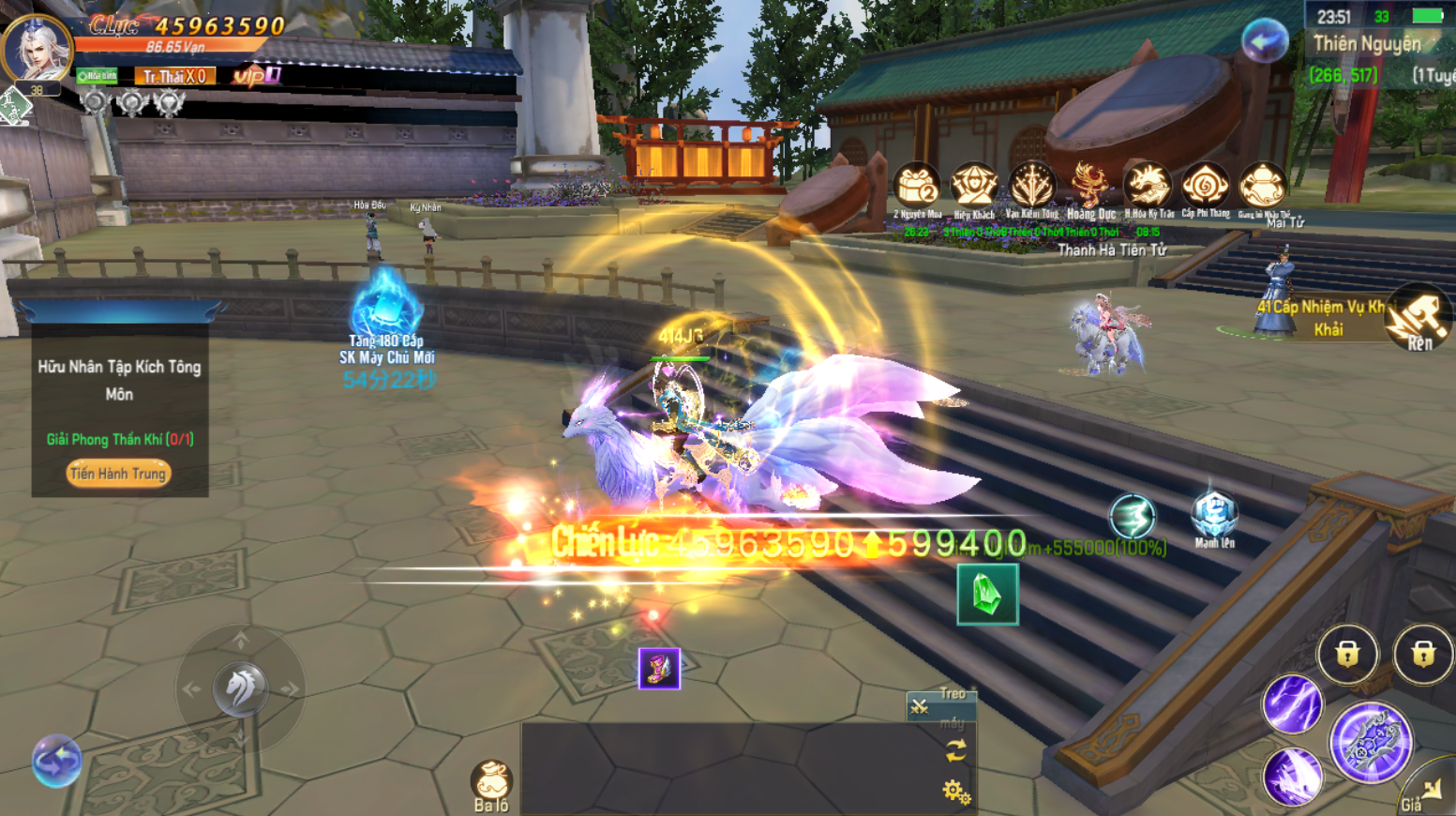Open the Ba lô backpack

coord(491,783)
